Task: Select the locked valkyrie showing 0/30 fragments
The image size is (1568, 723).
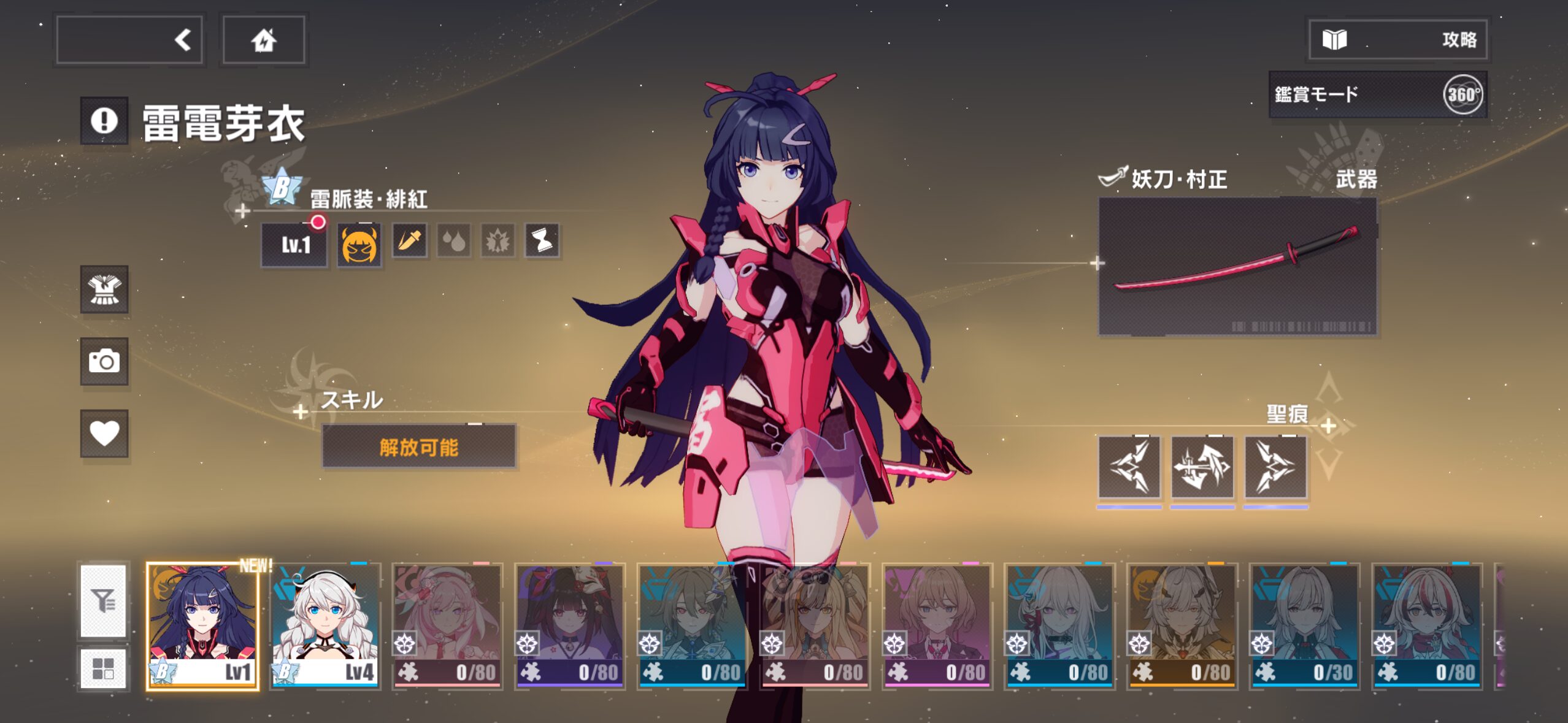Action: 1304,625
